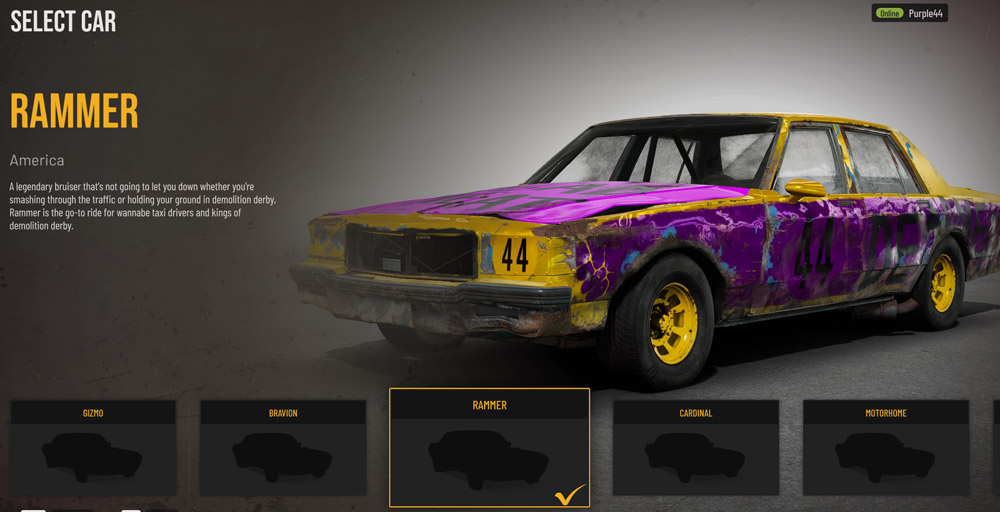Choose the Motorhome car tile

point(885,448)
